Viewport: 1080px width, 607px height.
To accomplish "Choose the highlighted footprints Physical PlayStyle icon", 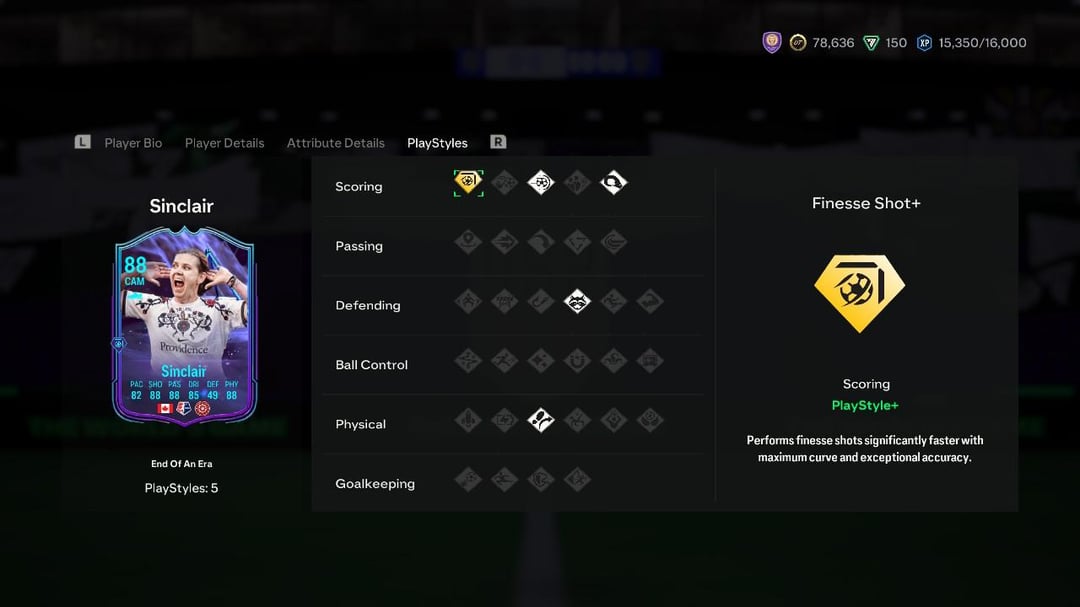I will pyautogui.click(x=541, y=420).
